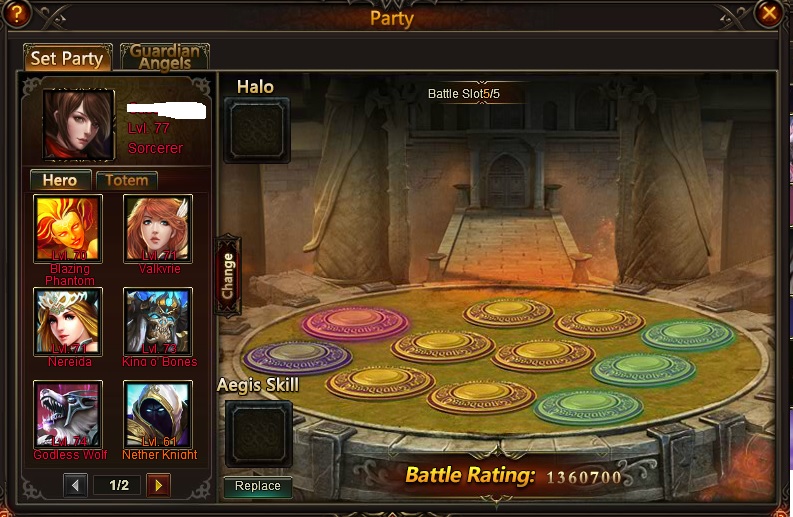This screenshot has height=517, width=793.
Task: Close the Party window
Action: (768, 13)
